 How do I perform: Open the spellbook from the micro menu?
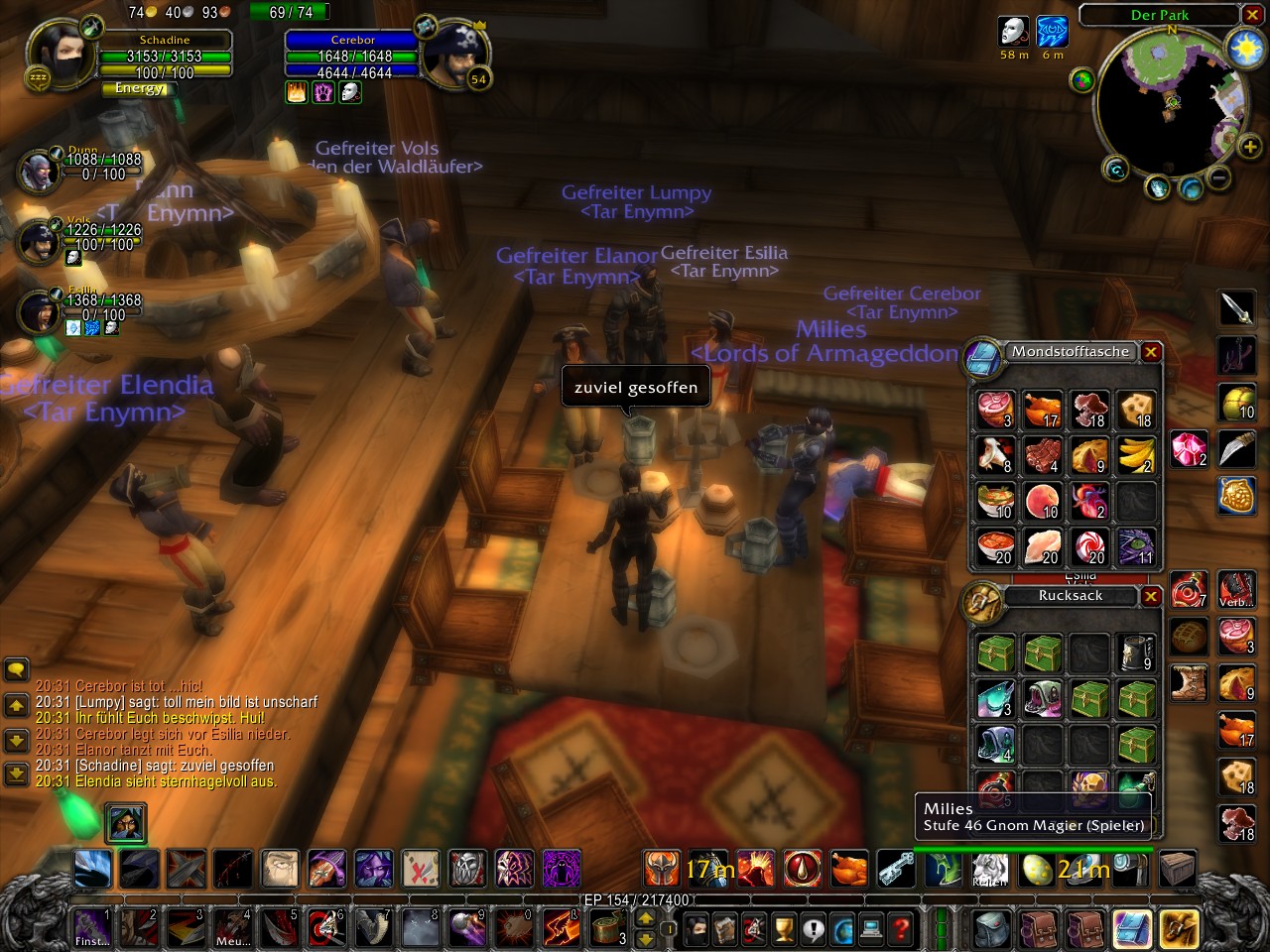723,929
